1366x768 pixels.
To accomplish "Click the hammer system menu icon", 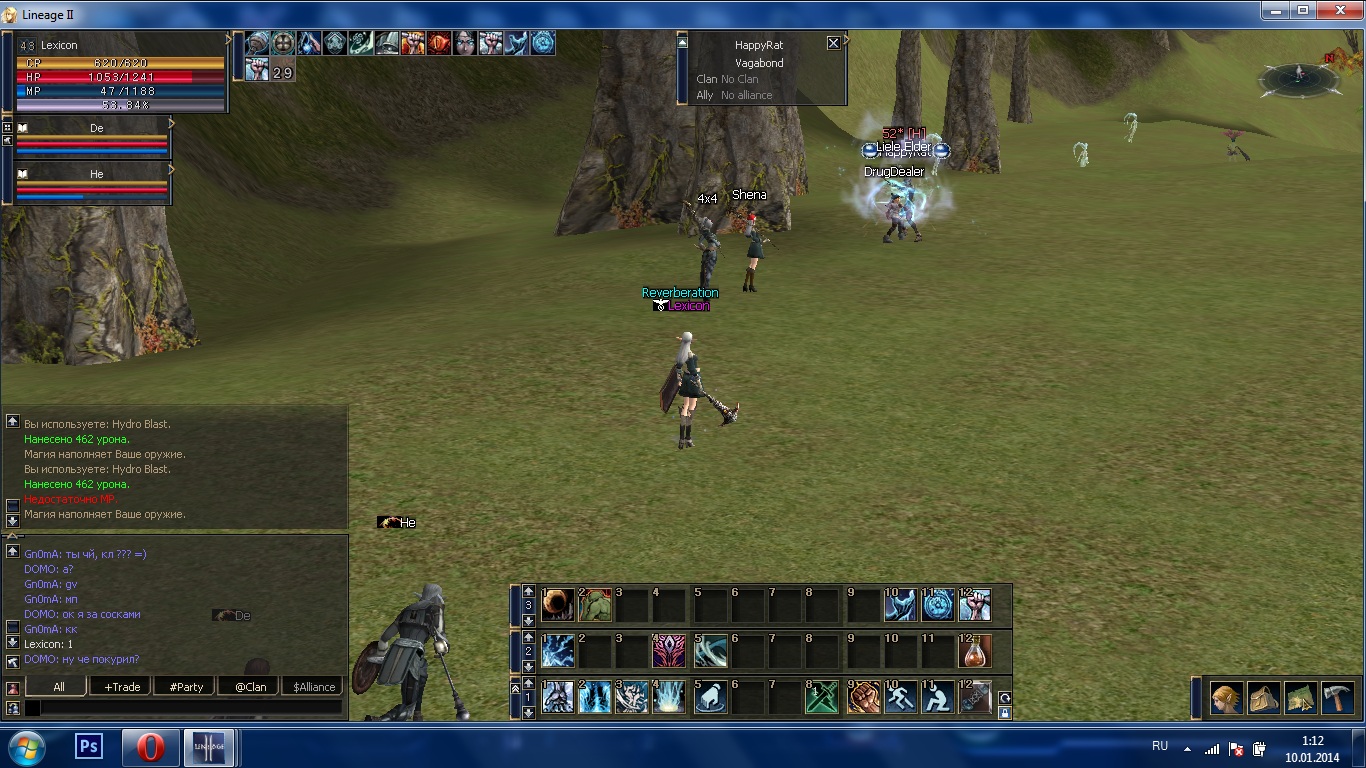I will point(1337,697).
